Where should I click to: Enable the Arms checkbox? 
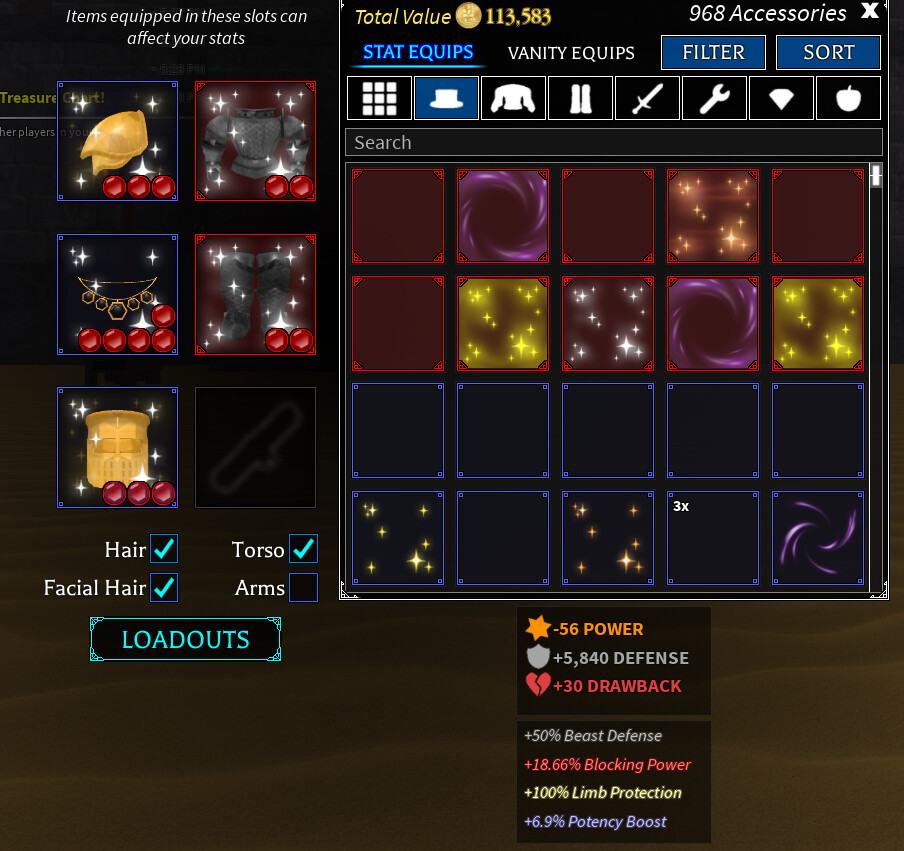tap(303, 587)
